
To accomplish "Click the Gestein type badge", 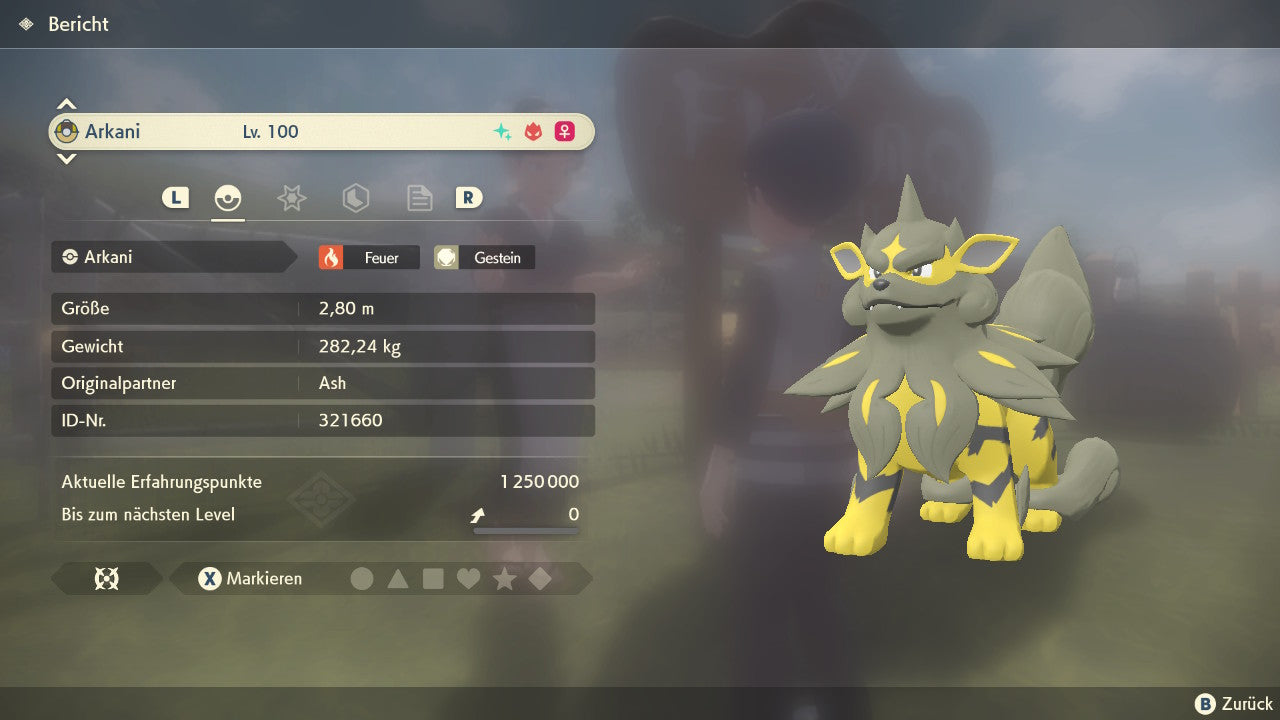I will click(x=485, y=258).
